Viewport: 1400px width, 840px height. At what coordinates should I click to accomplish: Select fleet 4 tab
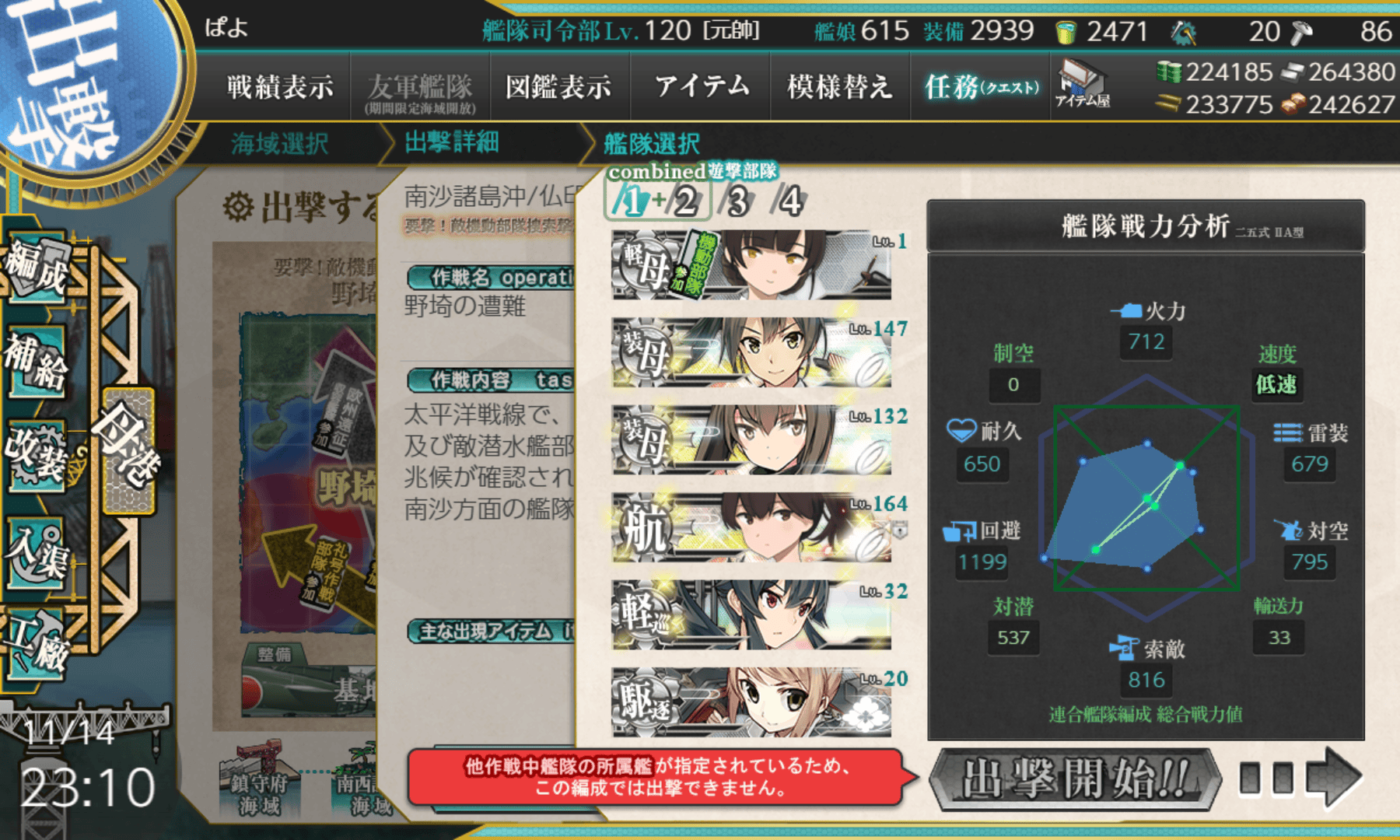tap(790, 202)
